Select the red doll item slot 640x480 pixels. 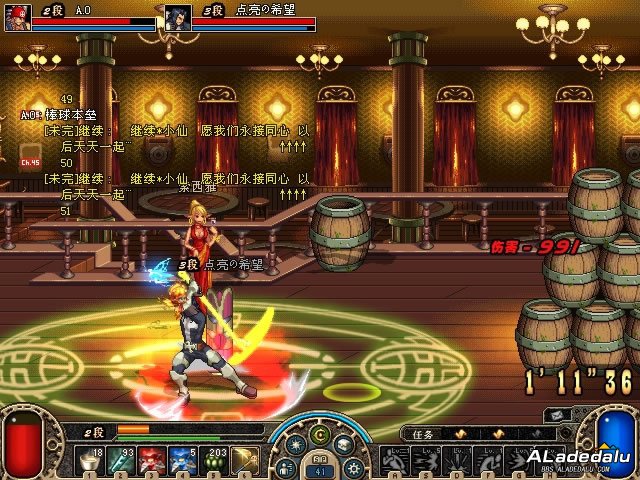pyautogui.click(x=153, y=460)
